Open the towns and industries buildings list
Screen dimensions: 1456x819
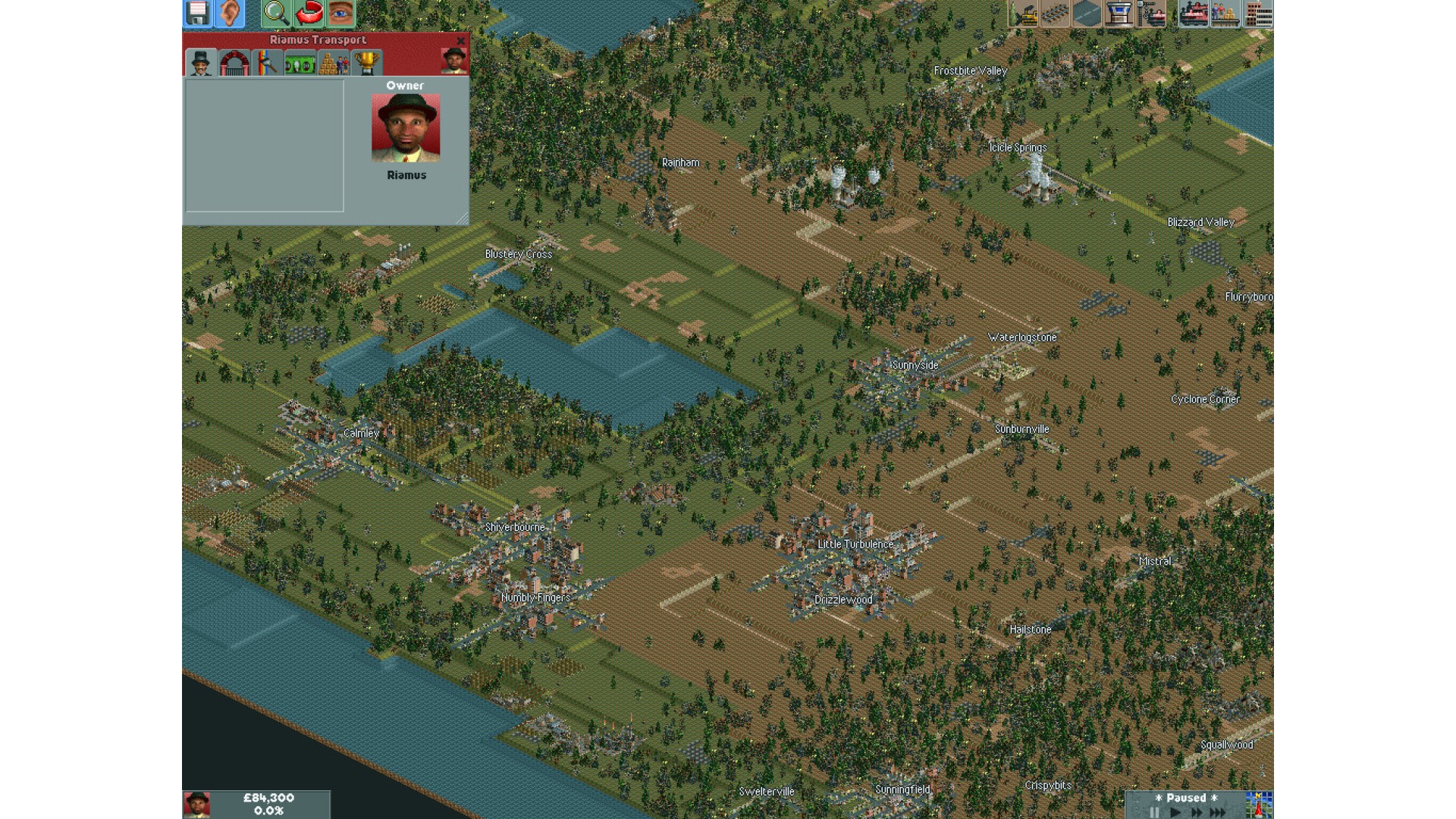(1258, 13)
